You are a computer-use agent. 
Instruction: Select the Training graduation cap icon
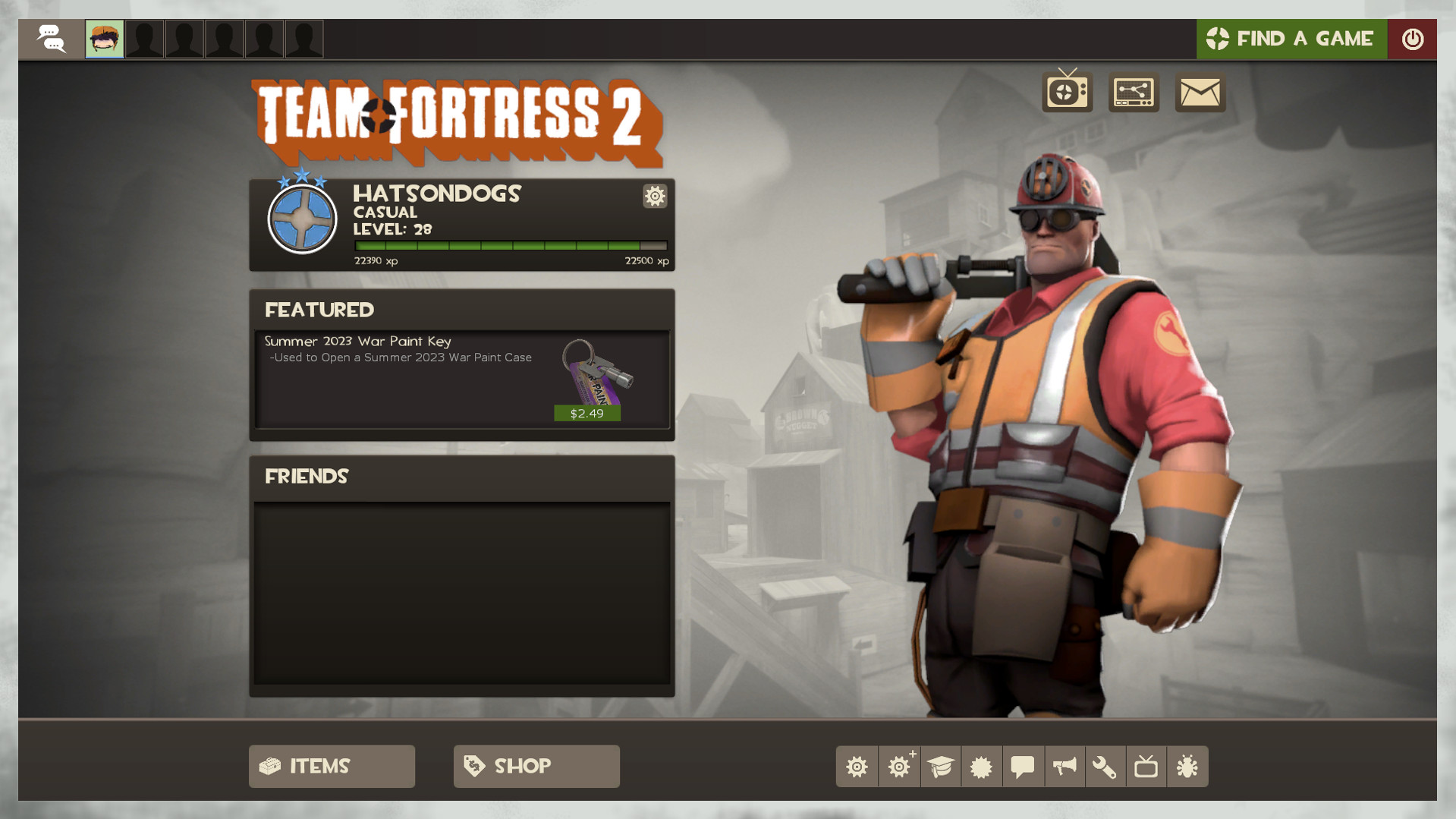pos(940,767)
